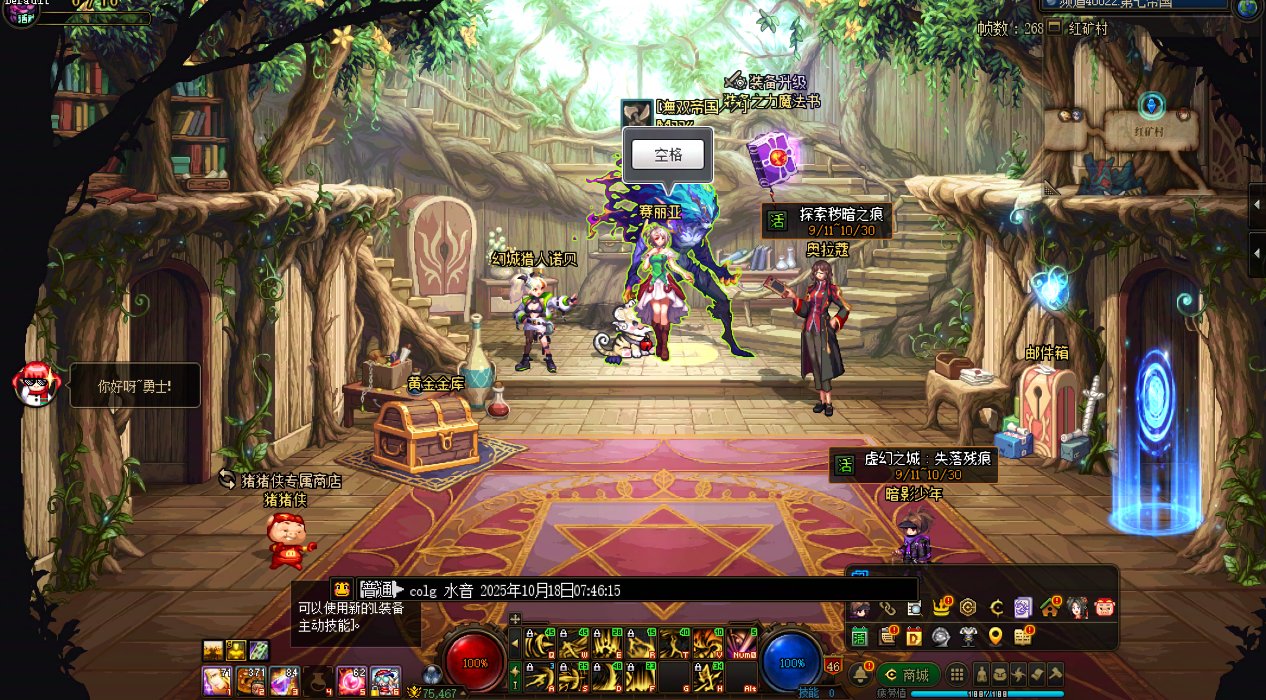Open the grid menu button beside 商城
Viewport: 1266px width, 700px height.
click(x=957, y=675)
